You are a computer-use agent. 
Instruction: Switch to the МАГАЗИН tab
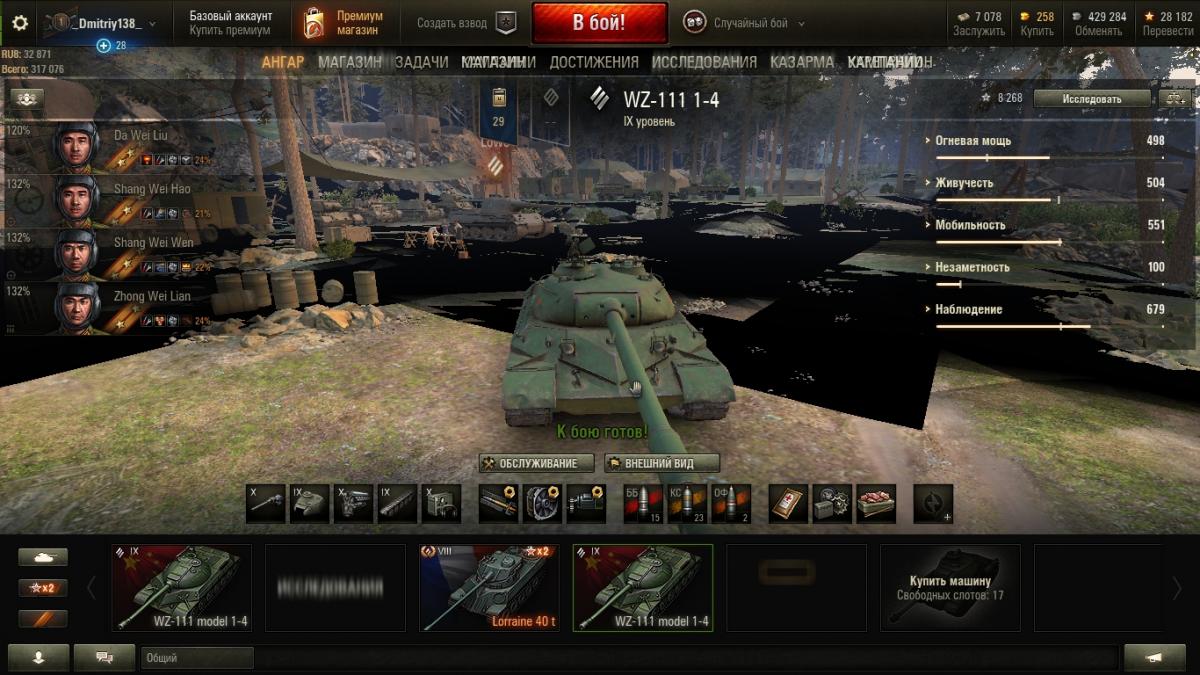point(349,62)
